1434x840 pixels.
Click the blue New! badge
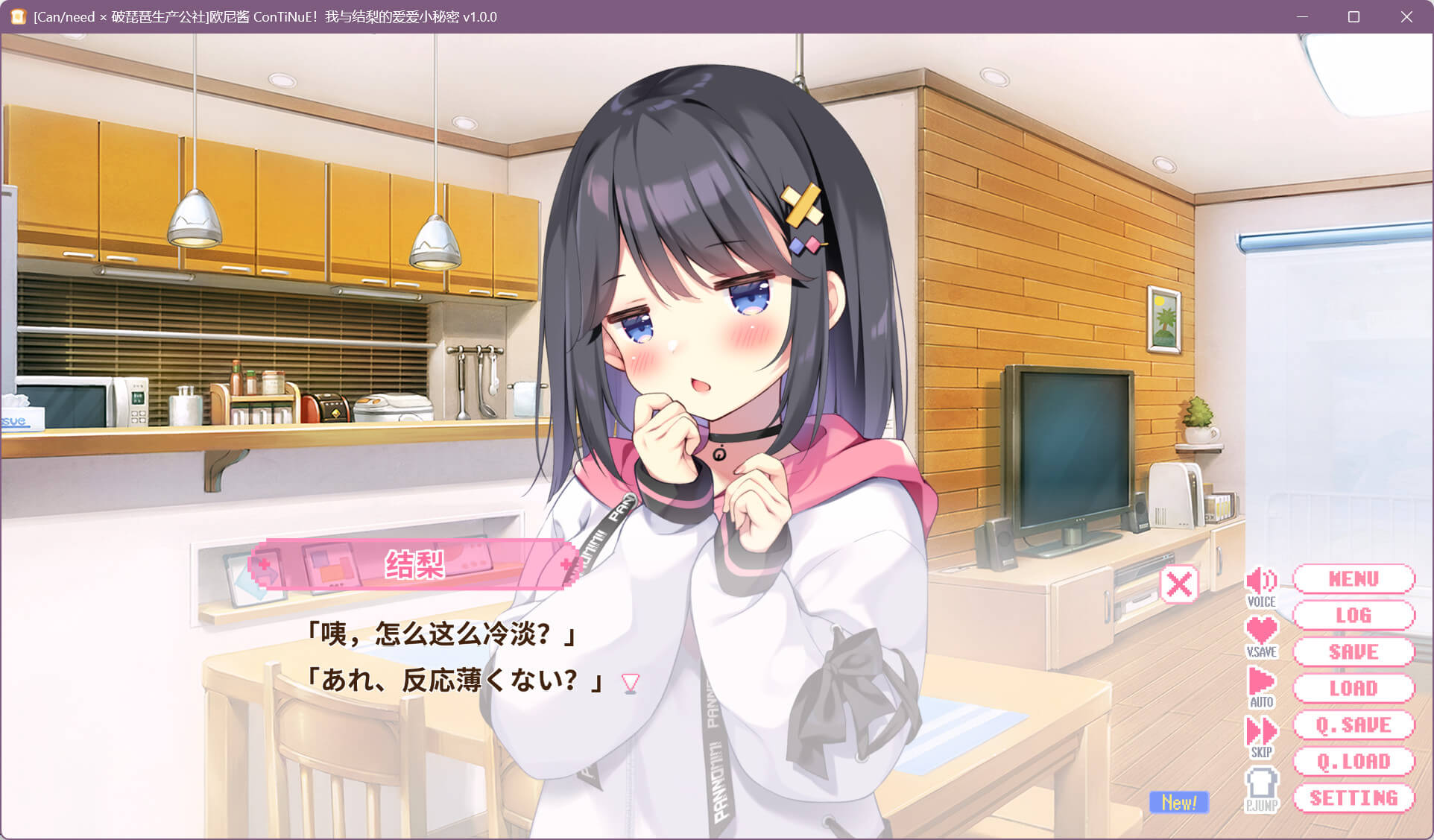tap(1178, 803)
